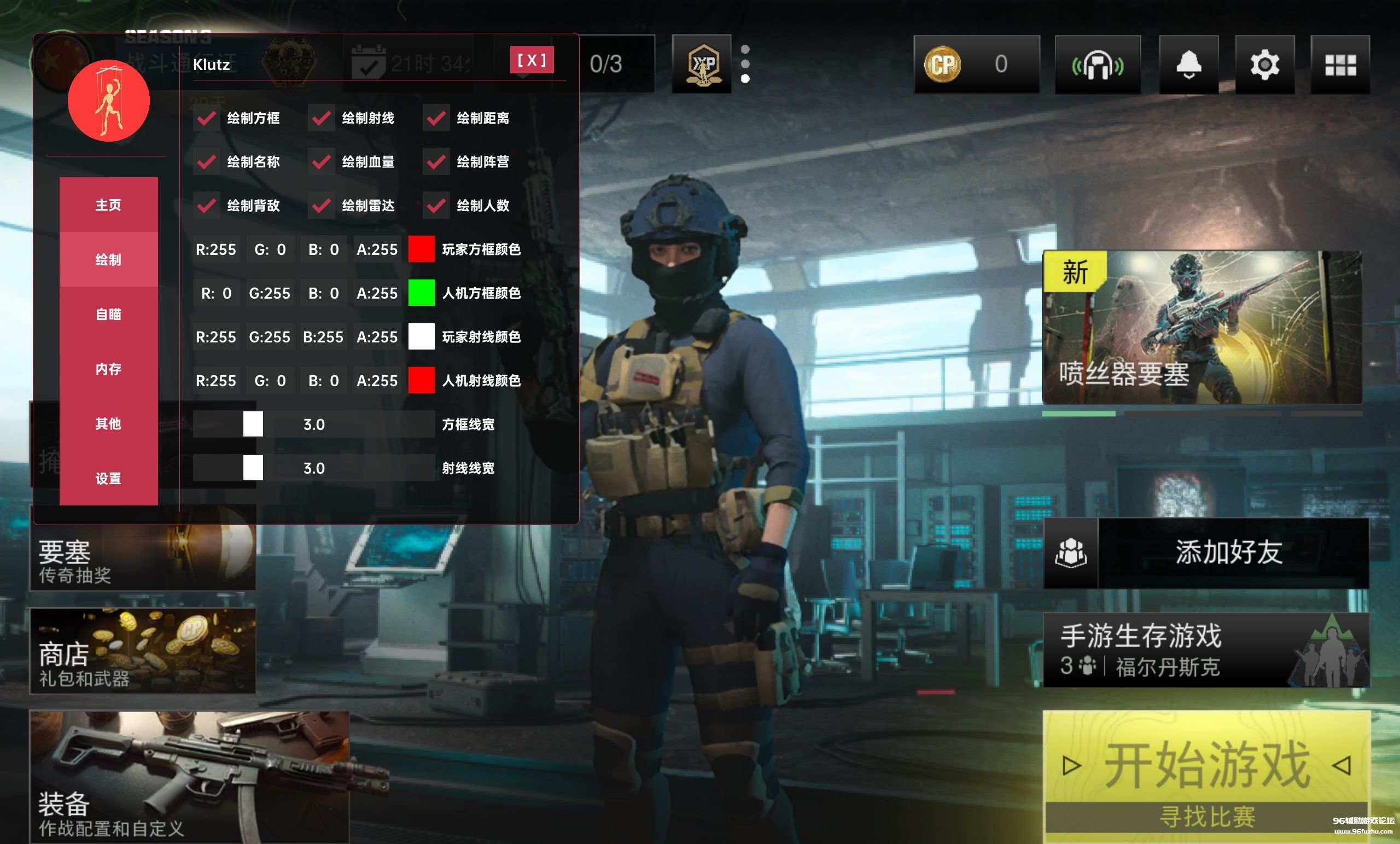Screen dimensions: 1400x844
Task: Open the 设置 tab of the overlay
Action: click(x=108, y=479)
